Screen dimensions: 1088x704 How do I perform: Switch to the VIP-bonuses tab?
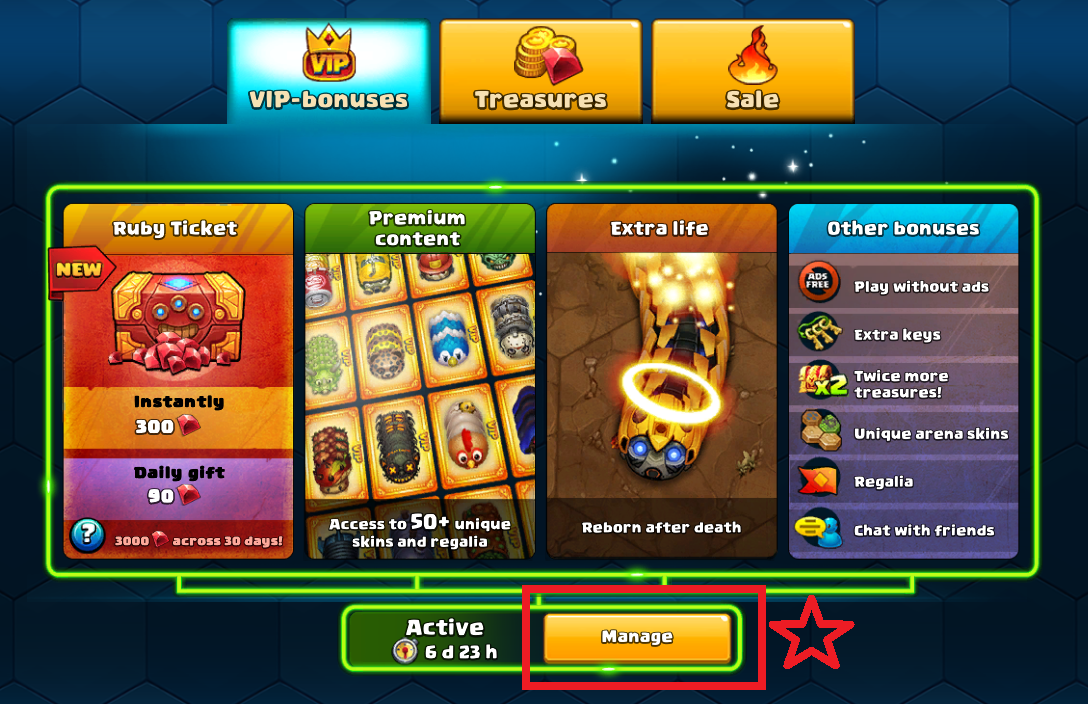[x=329, y=72]
